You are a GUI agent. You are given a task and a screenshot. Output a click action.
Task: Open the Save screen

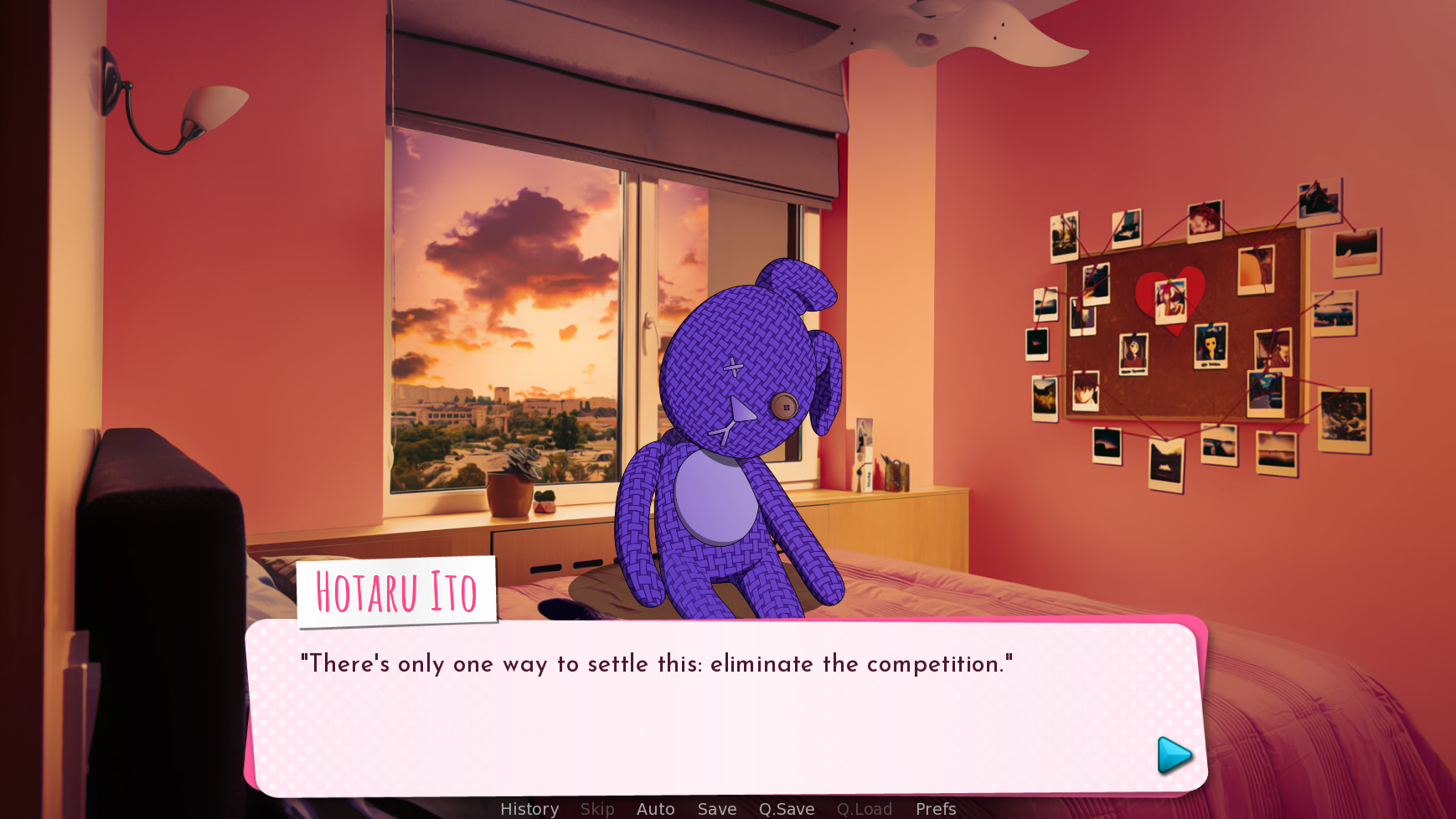716,809
